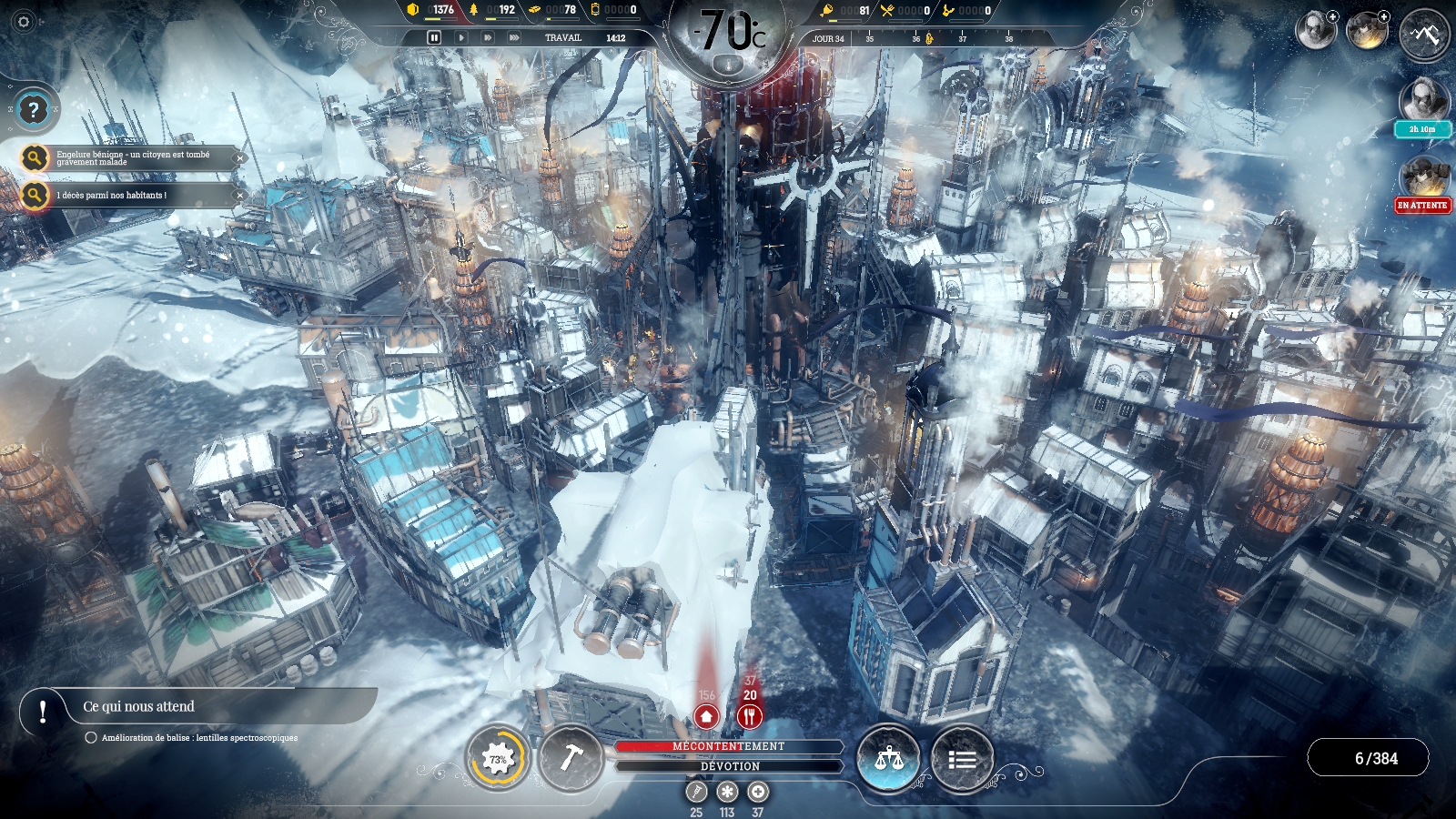Open the question mark help button
1456x819 pixels.
[34, 110]
